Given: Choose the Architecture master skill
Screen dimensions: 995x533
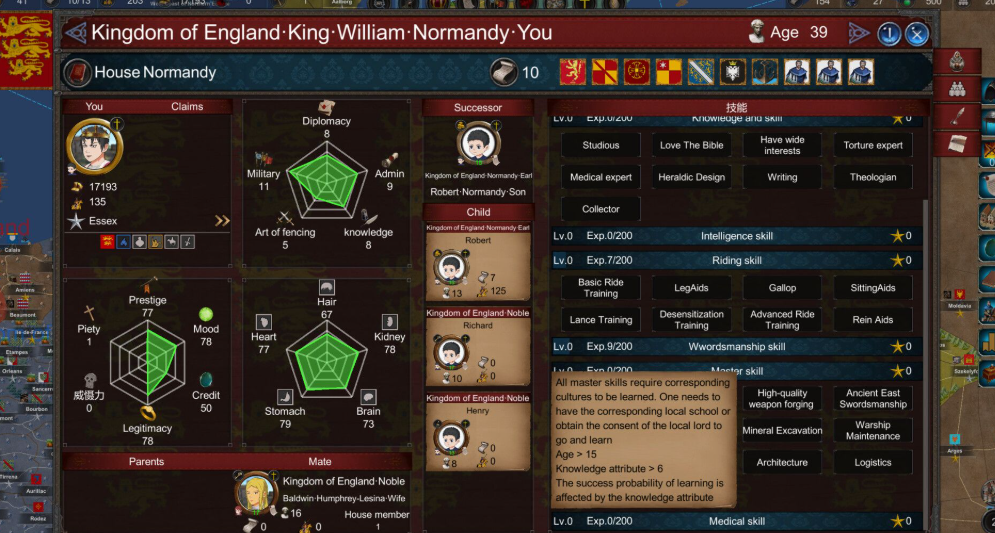Looking at the screenshot, I should 782,463.
